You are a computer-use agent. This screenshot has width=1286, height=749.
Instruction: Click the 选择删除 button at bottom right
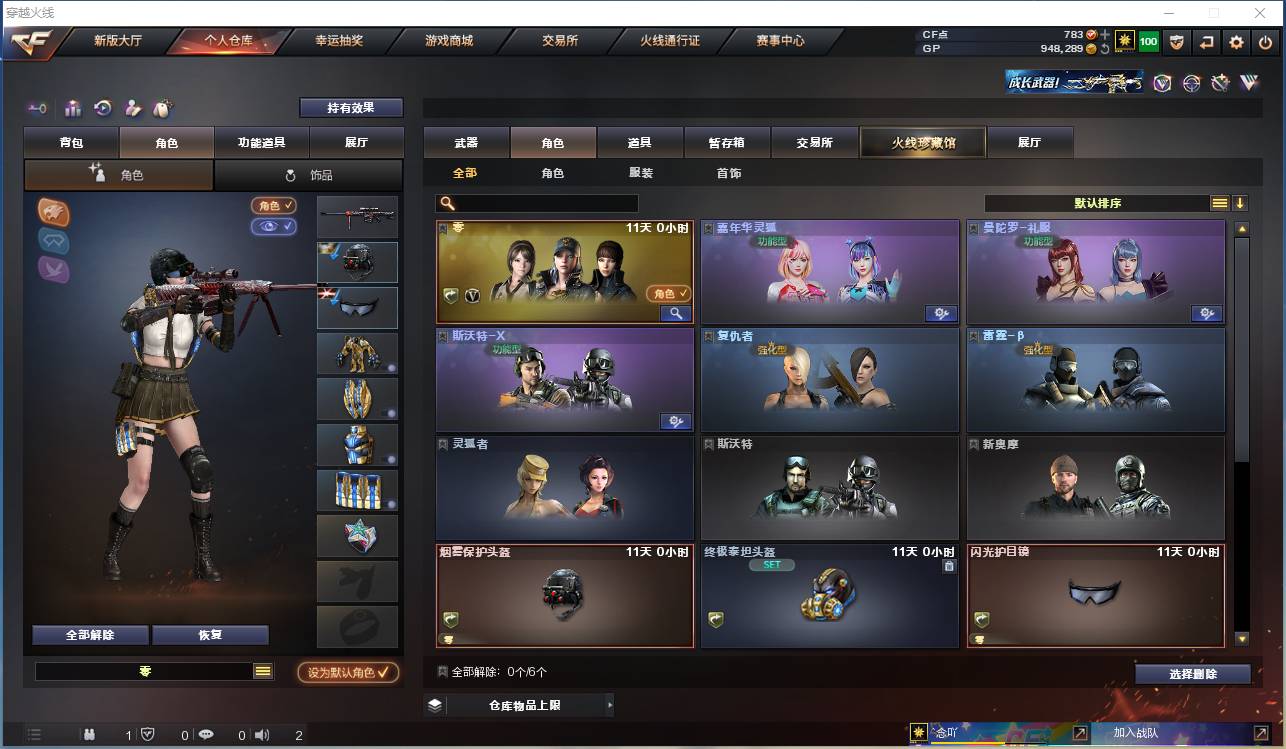(1192, 673)
